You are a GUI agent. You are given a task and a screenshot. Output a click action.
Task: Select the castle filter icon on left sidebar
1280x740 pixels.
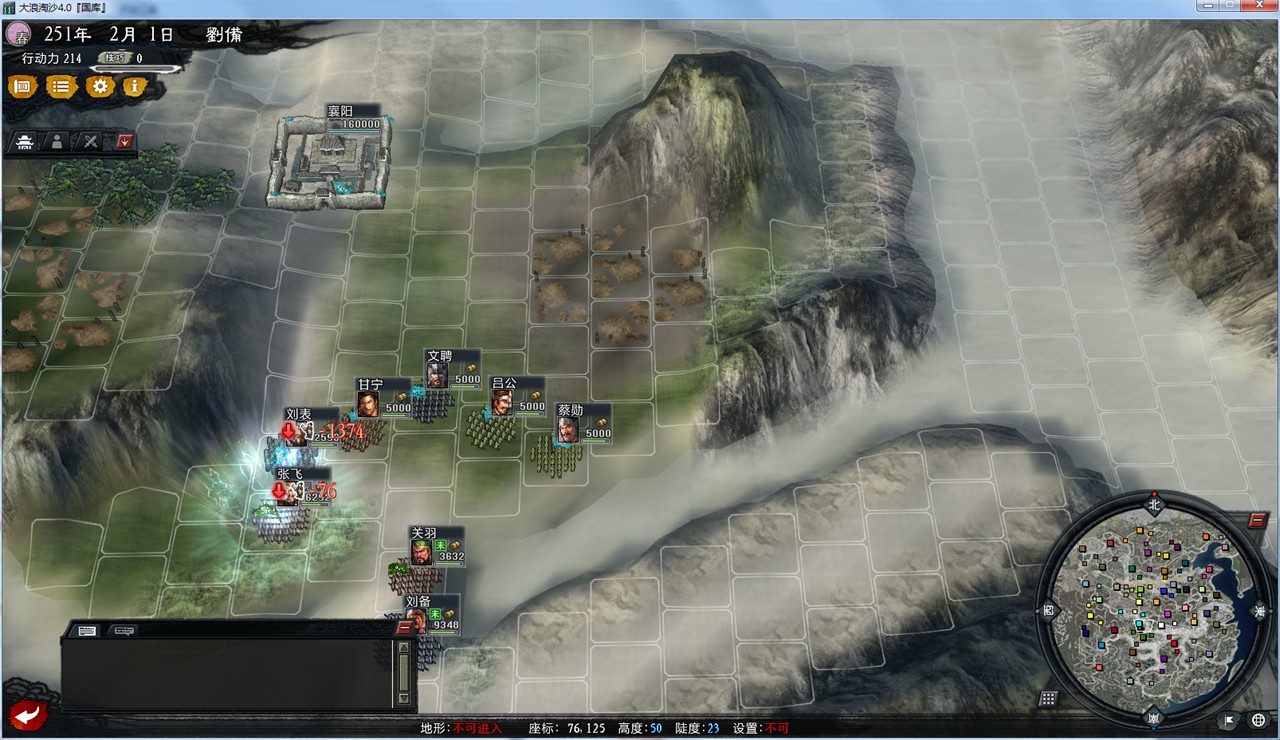coord(23,142)
